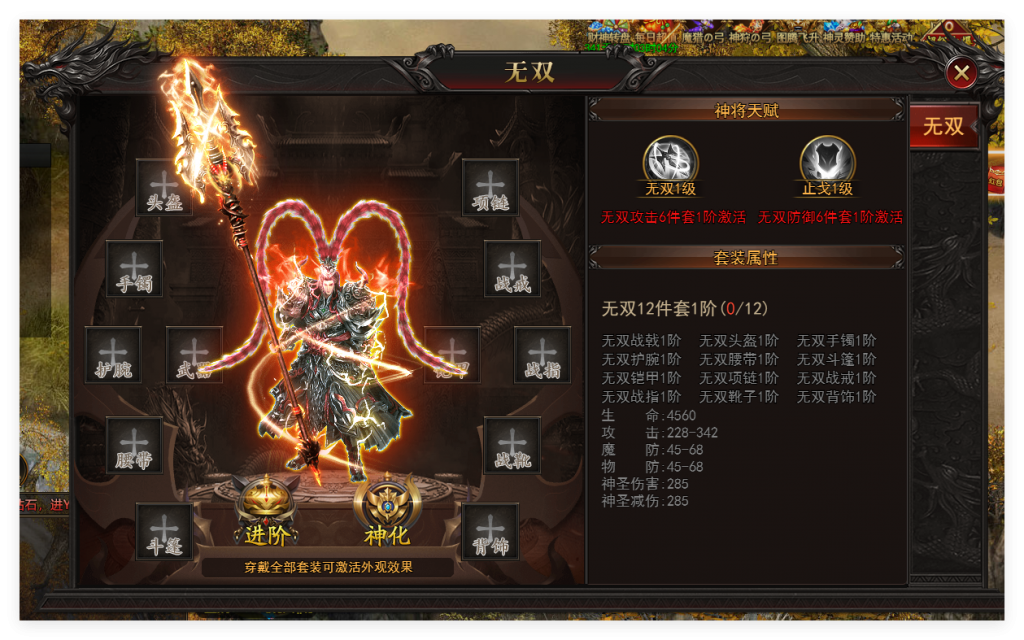Image resolution: width=1024 pixels, height=640 pixels.
Task: Select the 护腕 wristguard slot
Action: (x=113, y=354)
